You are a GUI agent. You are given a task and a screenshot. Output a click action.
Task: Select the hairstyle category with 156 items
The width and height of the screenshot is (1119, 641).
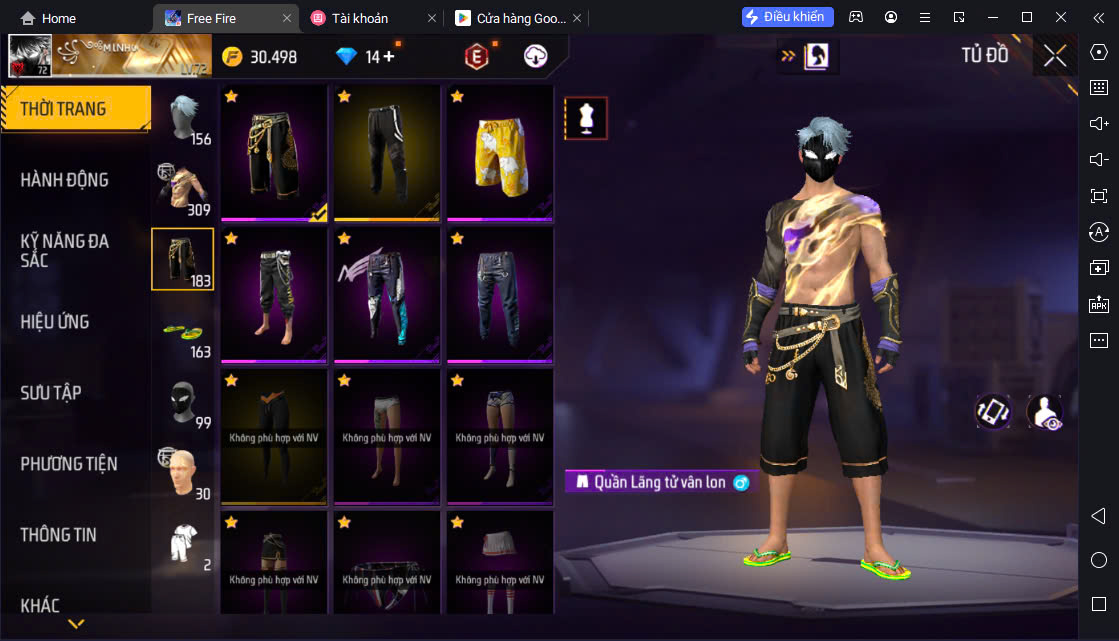[x=184, y=120]
